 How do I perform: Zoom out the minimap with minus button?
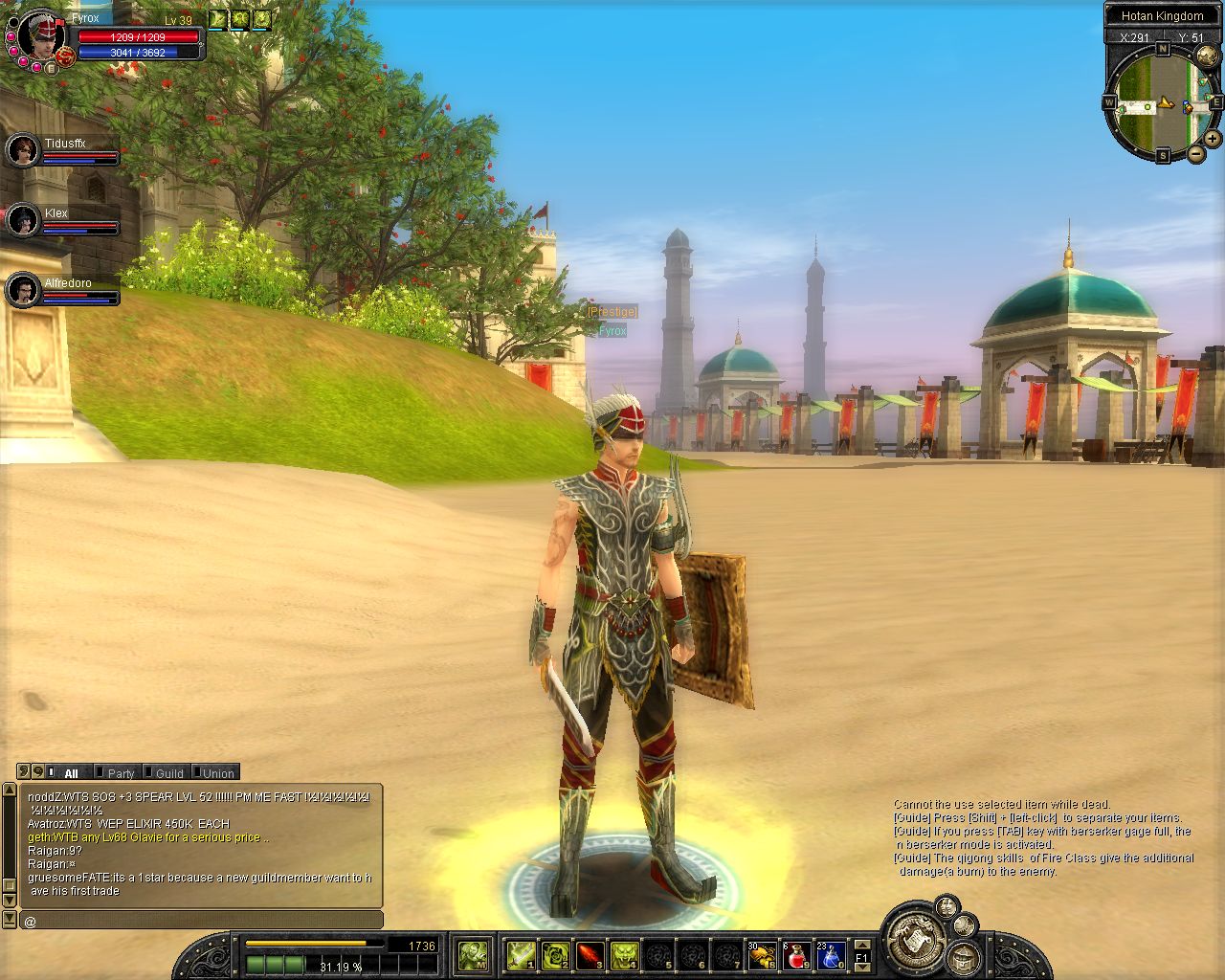tap(1196, 154)
